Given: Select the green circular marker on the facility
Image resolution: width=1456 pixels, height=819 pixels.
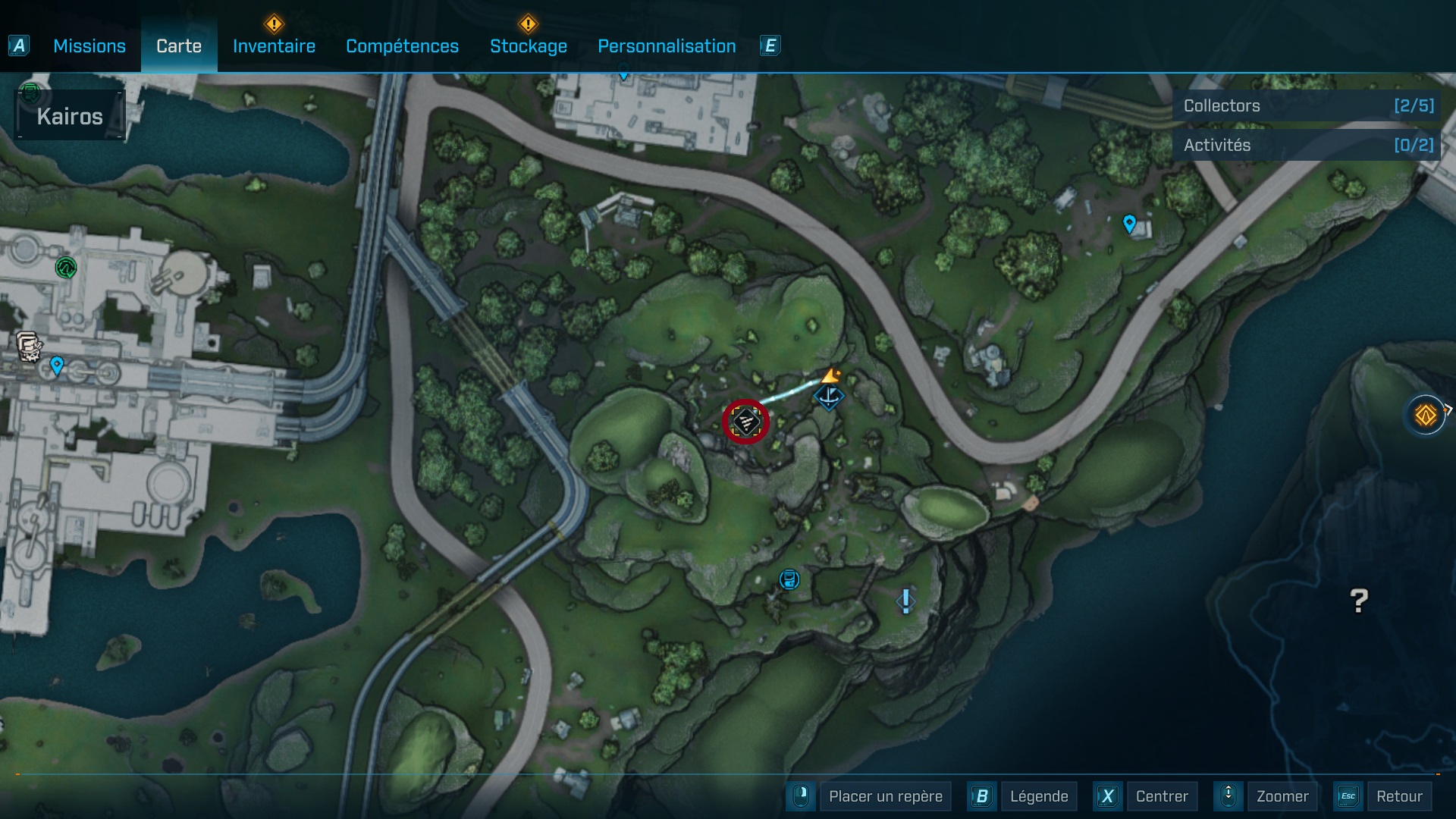Looking at the screenshot, I should point(66,267).
